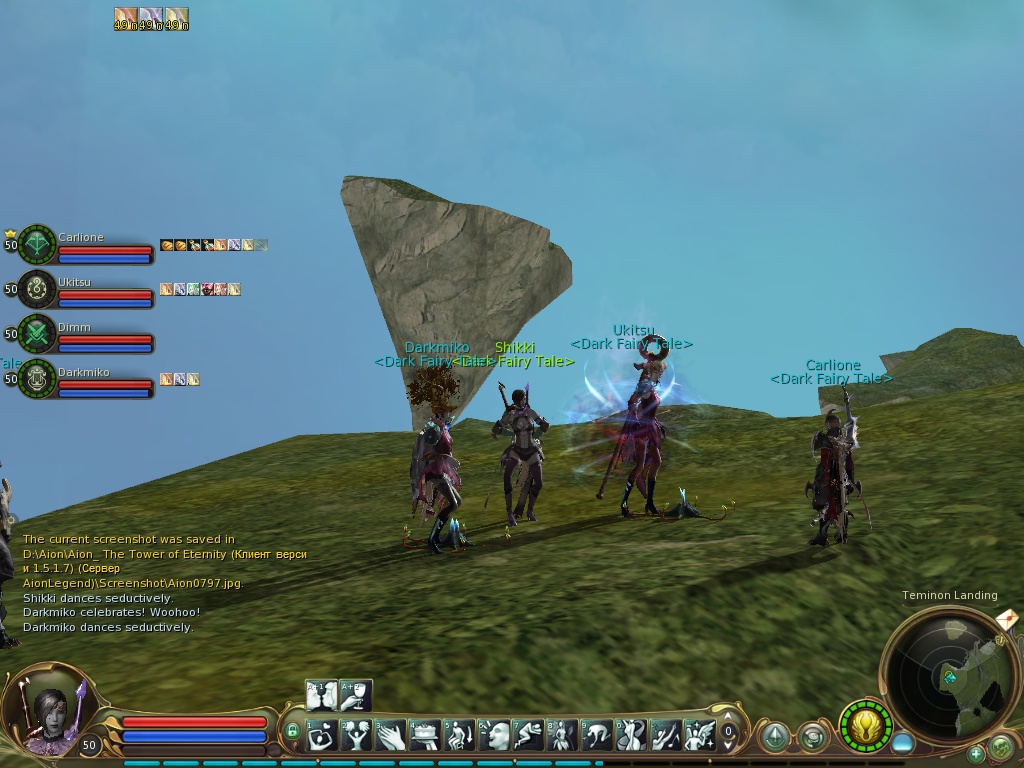This screenshot has height=768, width=1024.
Task: Choose Dimm's party portrait
Action: (x=38, y=335)
